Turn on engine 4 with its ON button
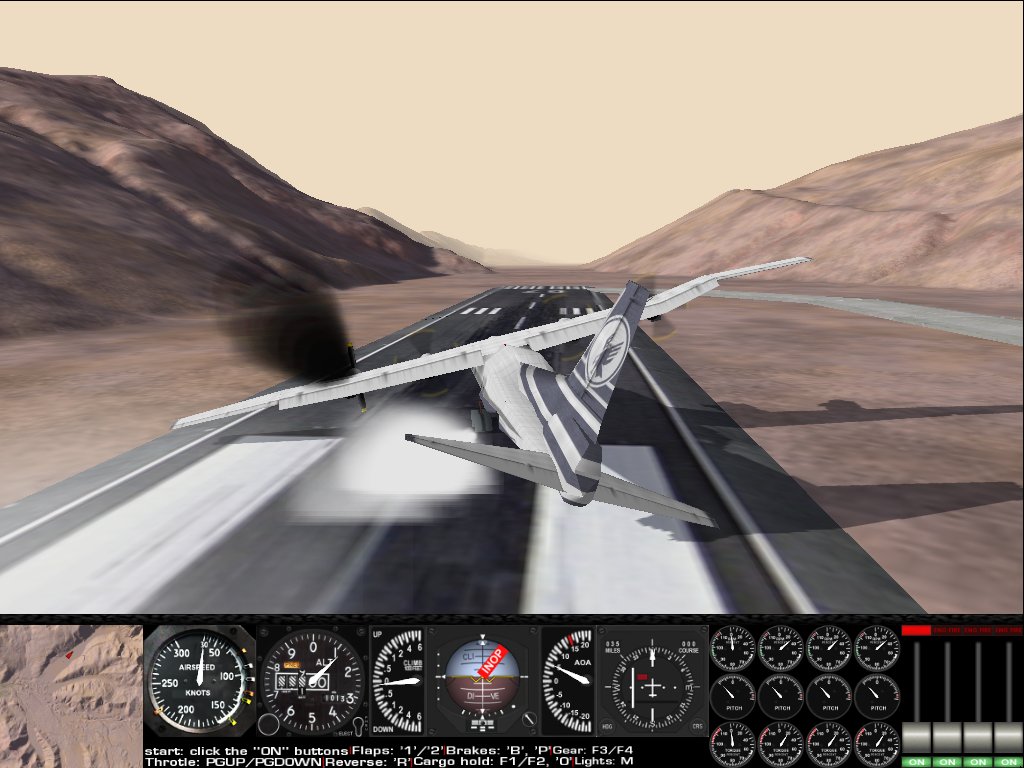Viewport: 1024px width, 768px height. pos(1008,761)
